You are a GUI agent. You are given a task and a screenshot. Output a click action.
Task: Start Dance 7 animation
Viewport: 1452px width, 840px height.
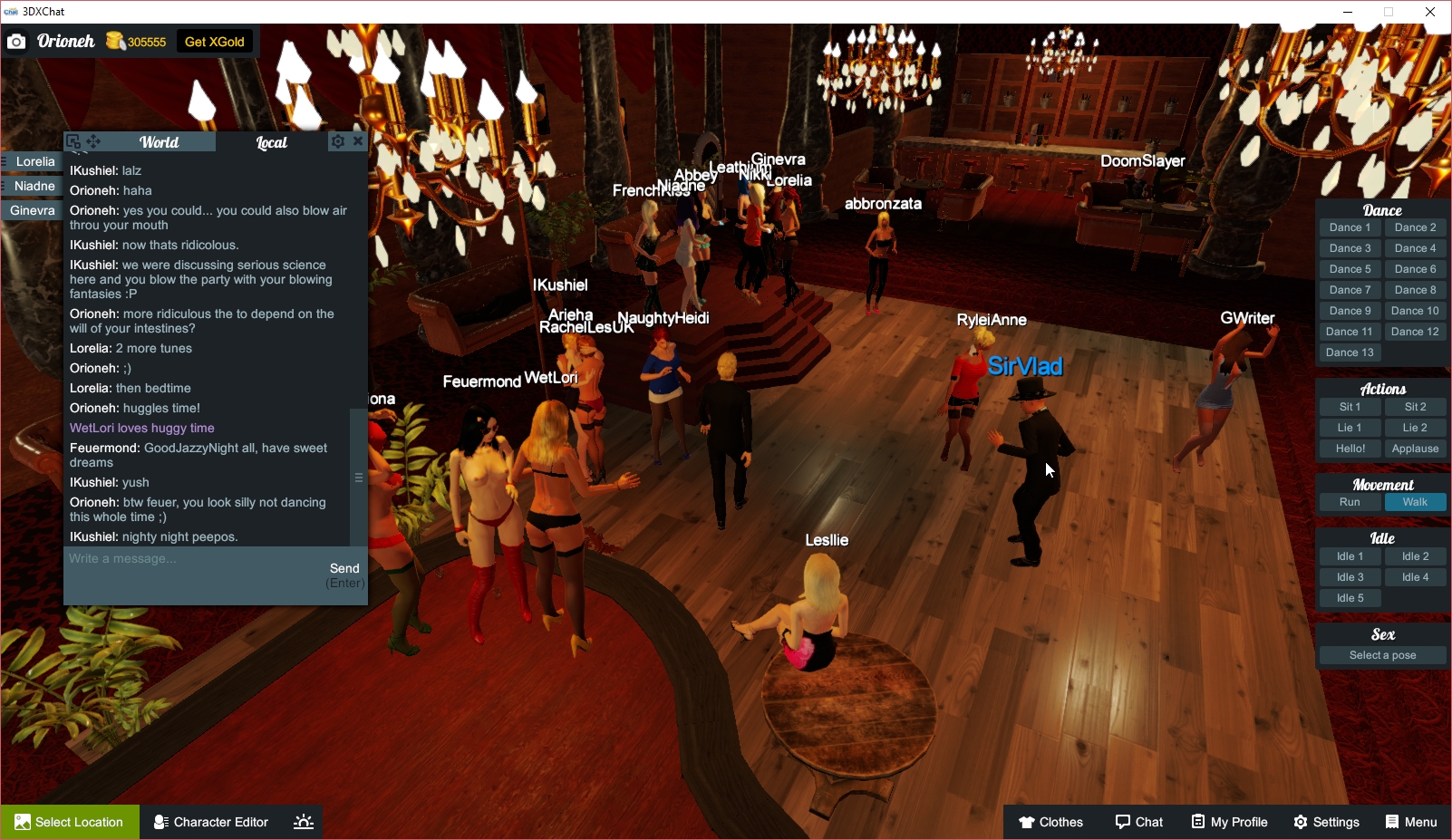tap(1349, 289)
